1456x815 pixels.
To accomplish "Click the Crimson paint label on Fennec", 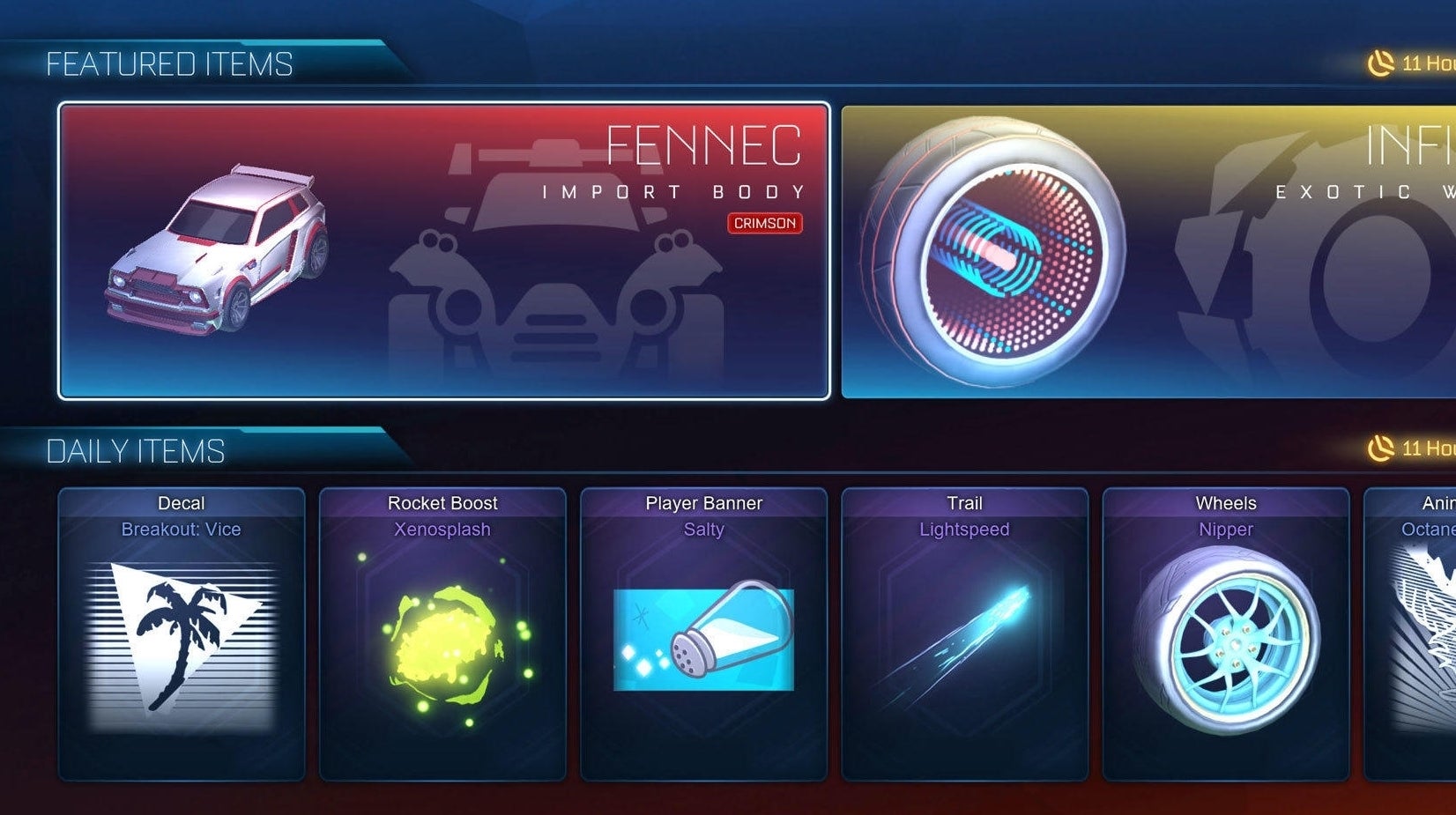I will click(x=763, y=224).
